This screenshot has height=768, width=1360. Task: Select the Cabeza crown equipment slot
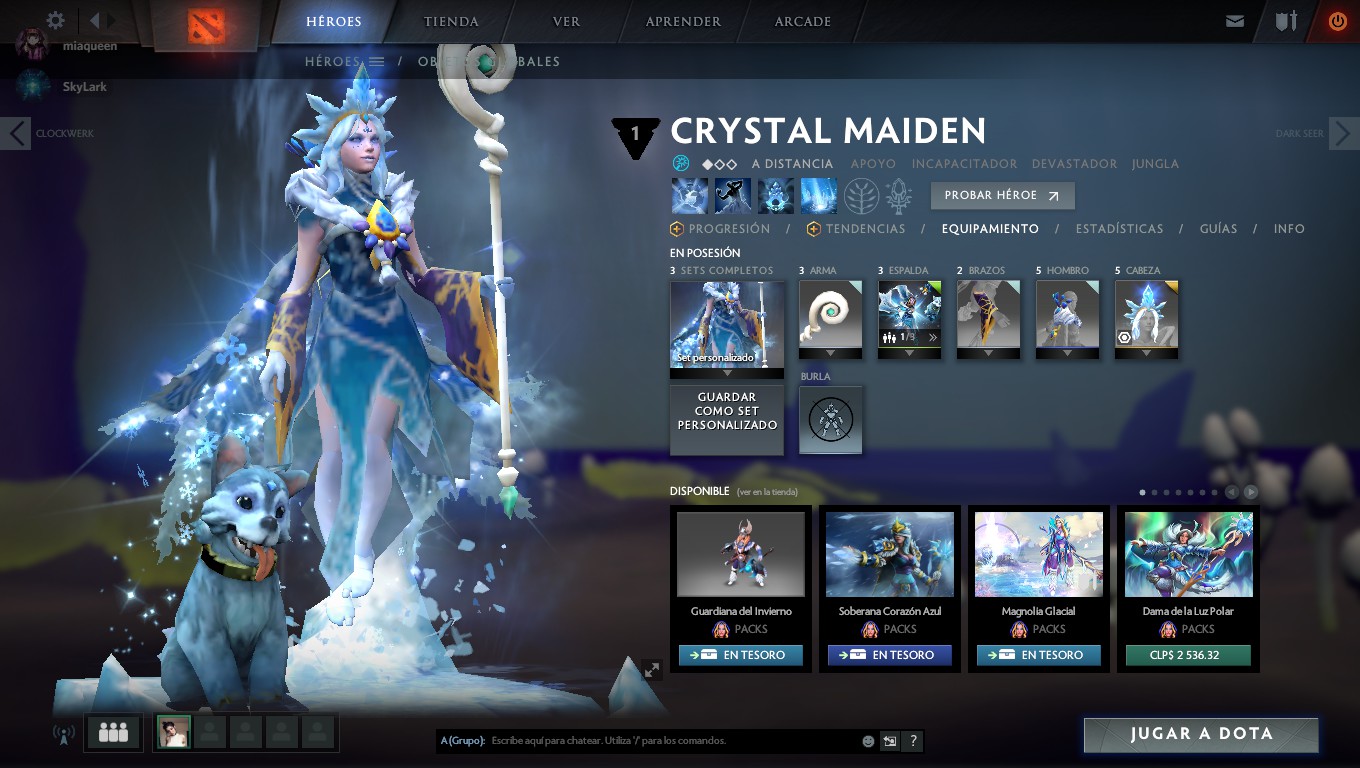pos(1146,314)
